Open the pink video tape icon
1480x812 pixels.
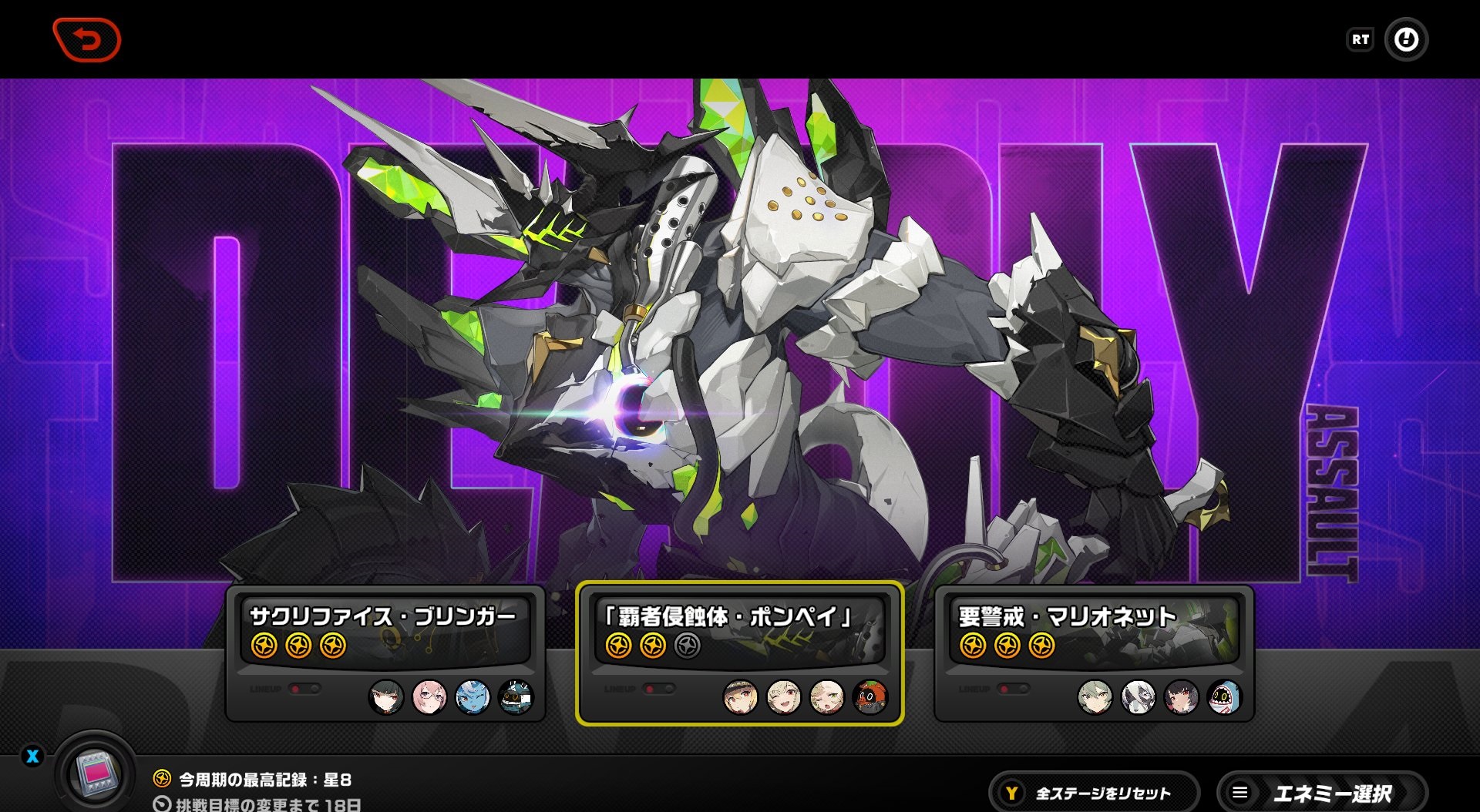point(97,772)
